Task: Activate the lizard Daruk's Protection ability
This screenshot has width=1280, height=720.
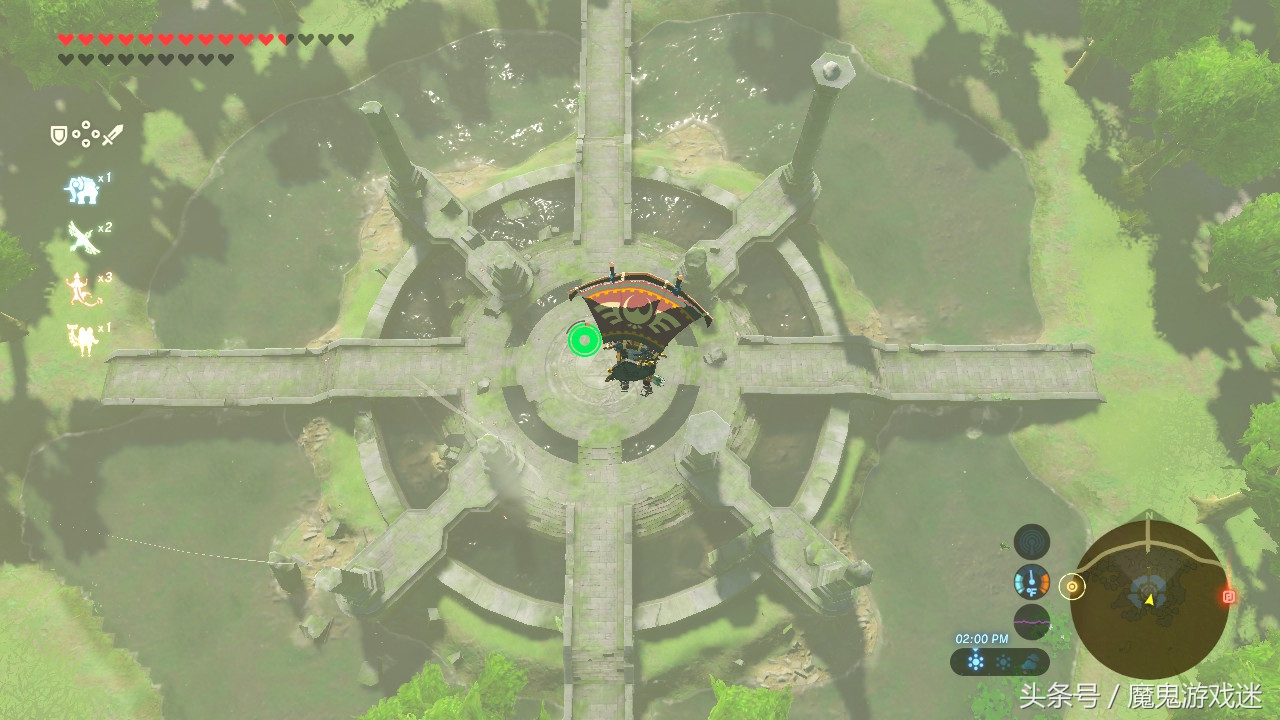Action: coord(79,288)
